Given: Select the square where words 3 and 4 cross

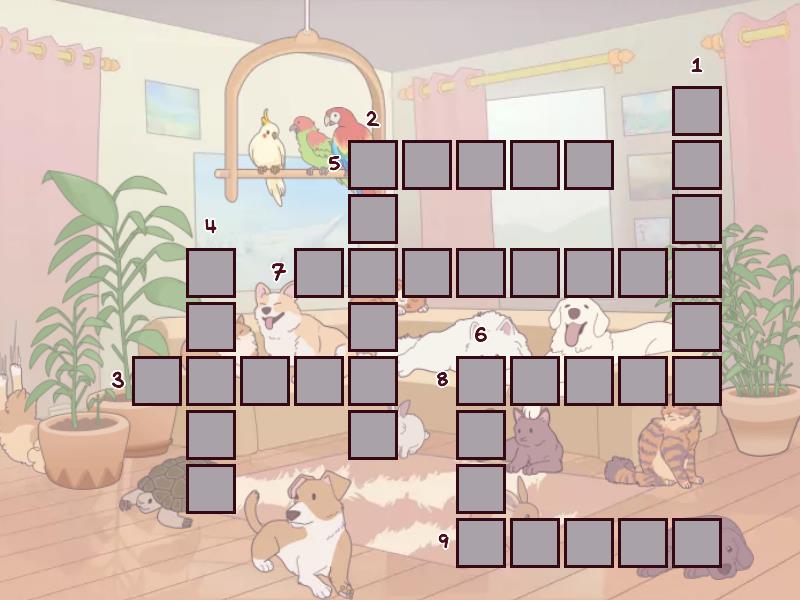Looking at the screenshot, I should (211, 381).
